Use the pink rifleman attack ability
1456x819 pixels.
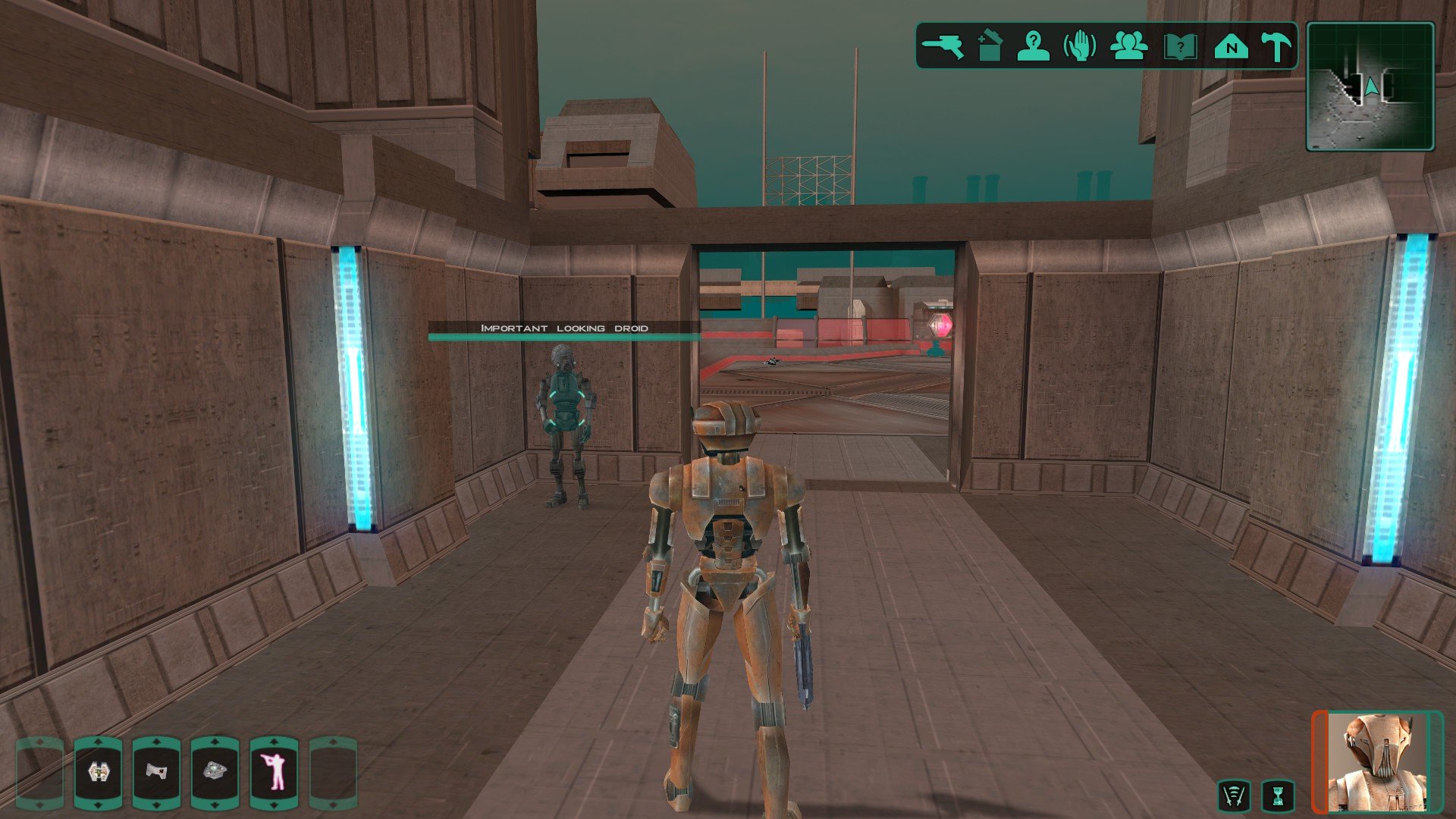tap(275, 773)
